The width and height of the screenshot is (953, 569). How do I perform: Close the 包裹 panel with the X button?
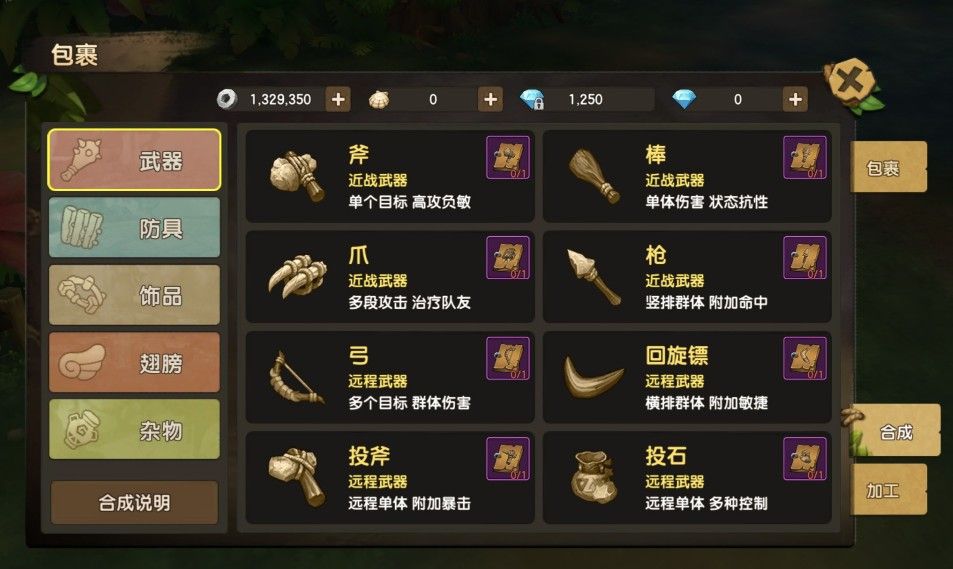pos(848,82)
